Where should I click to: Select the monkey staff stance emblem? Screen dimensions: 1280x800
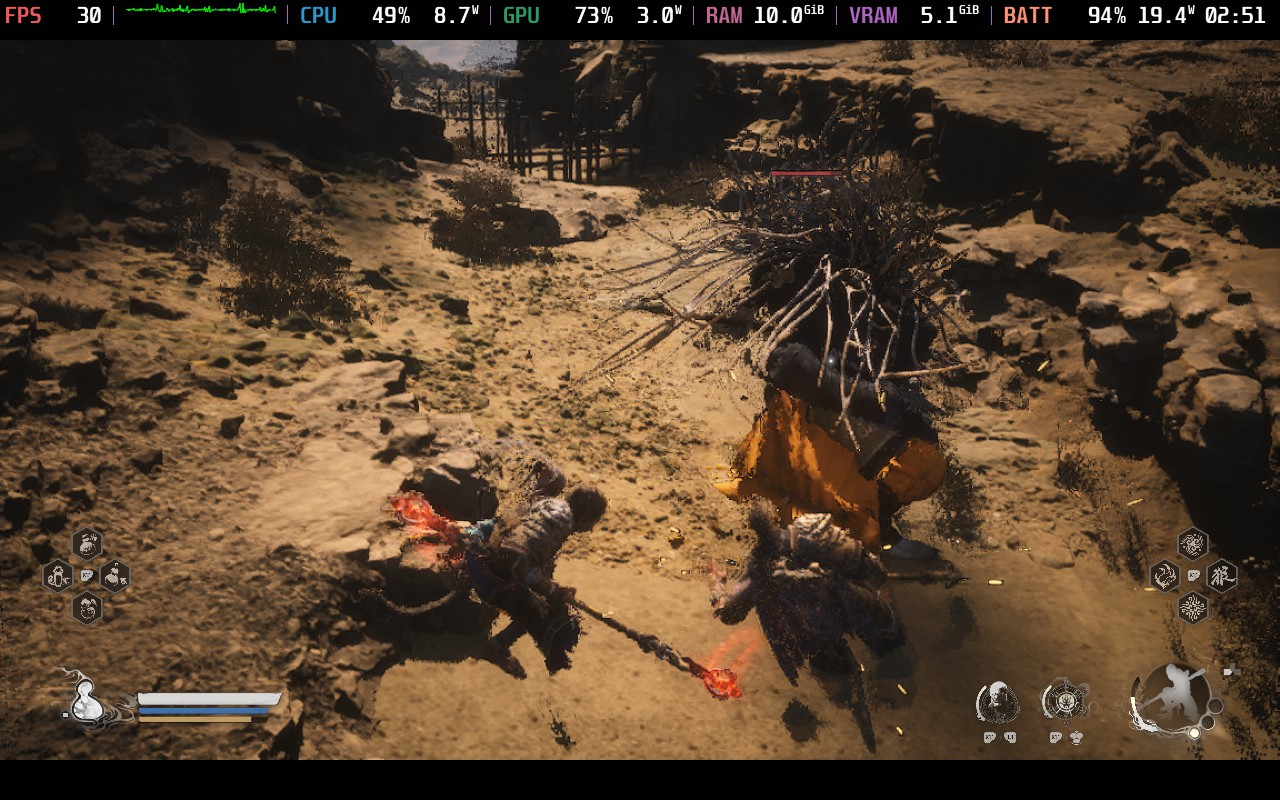(x=1172, y=697)
